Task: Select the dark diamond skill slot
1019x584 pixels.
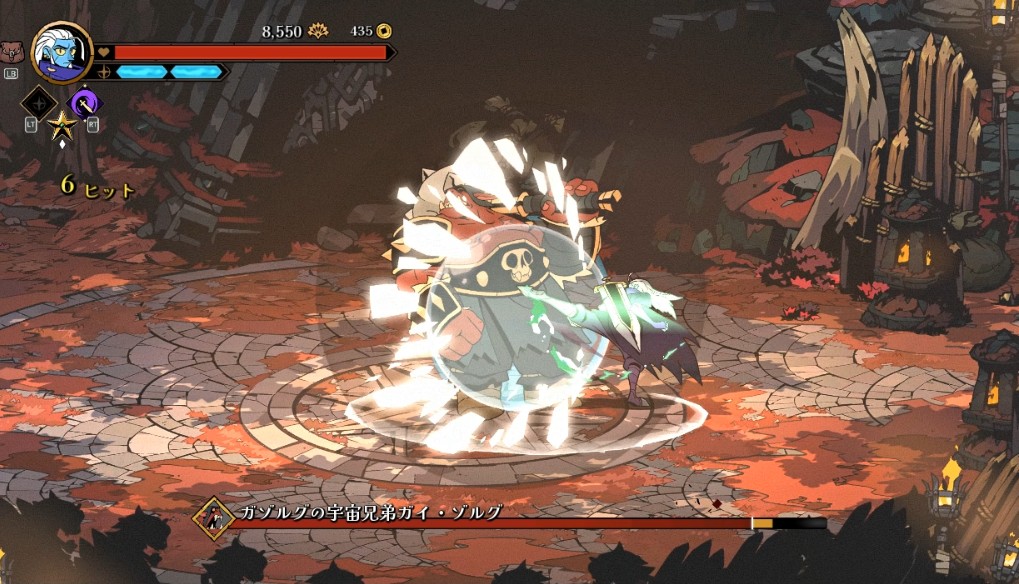Action: point(39,102)
